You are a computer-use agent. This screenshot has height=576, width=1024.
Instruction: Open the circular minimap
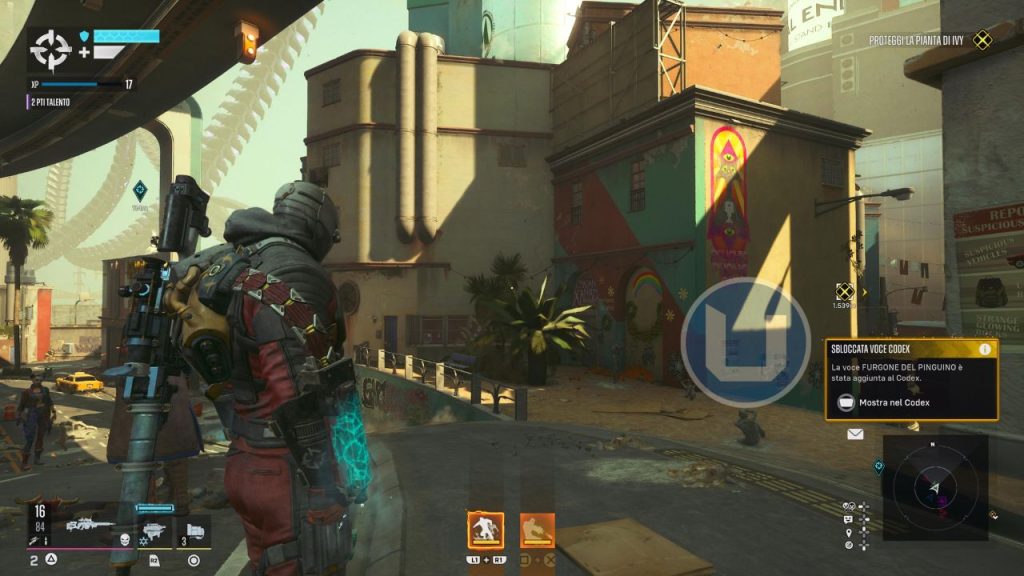tap(935, 487)
